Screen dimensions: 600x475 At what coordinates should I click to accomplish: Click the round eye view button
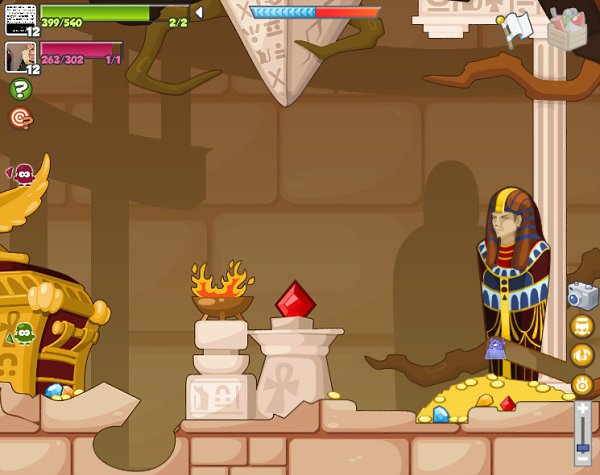coord(582,384)
